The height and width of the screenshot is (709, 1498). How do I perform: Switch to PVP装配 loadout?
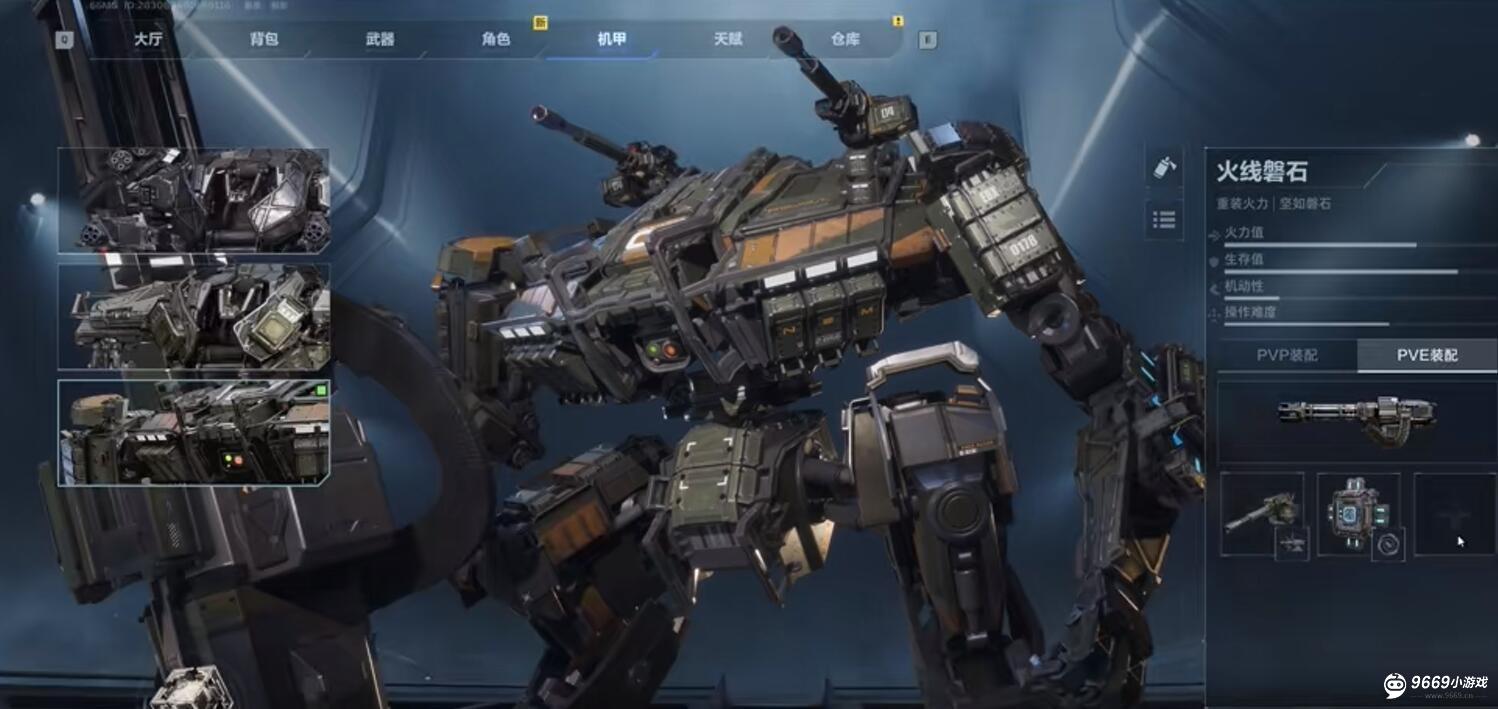(1286, 355)
